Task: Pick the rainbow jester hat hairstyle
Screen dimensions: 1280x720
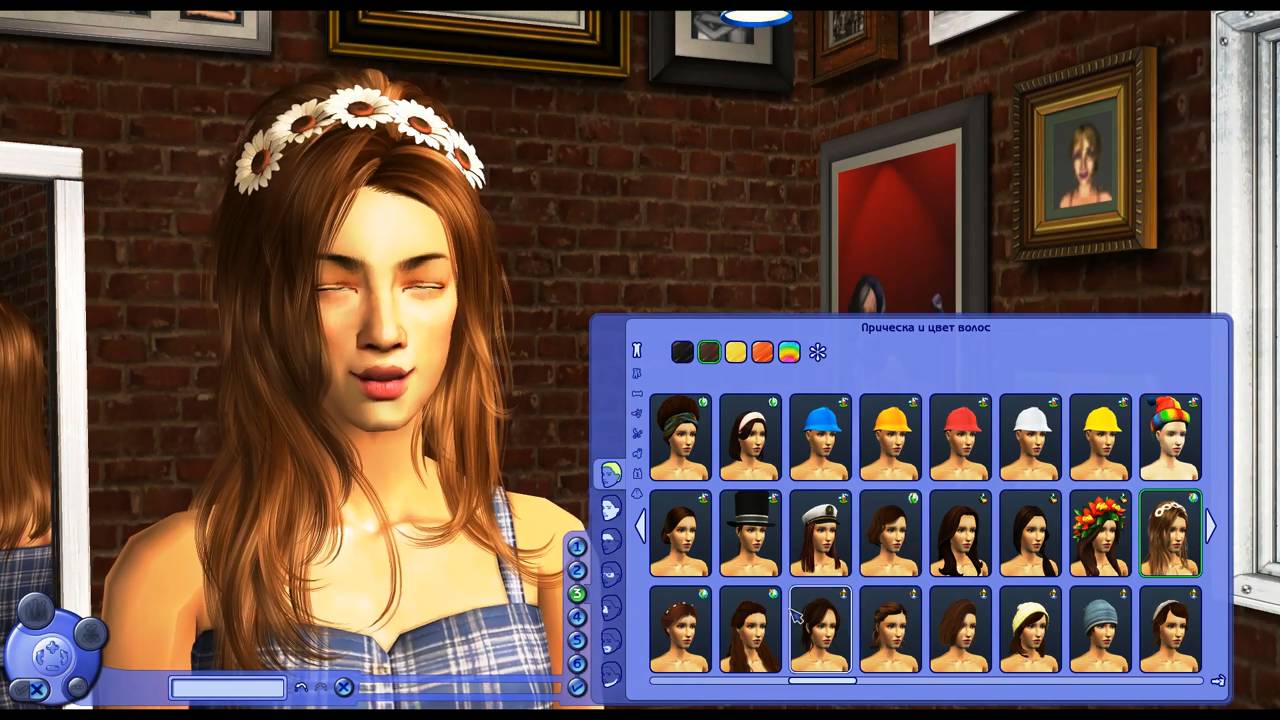Action: point(1170,438)
